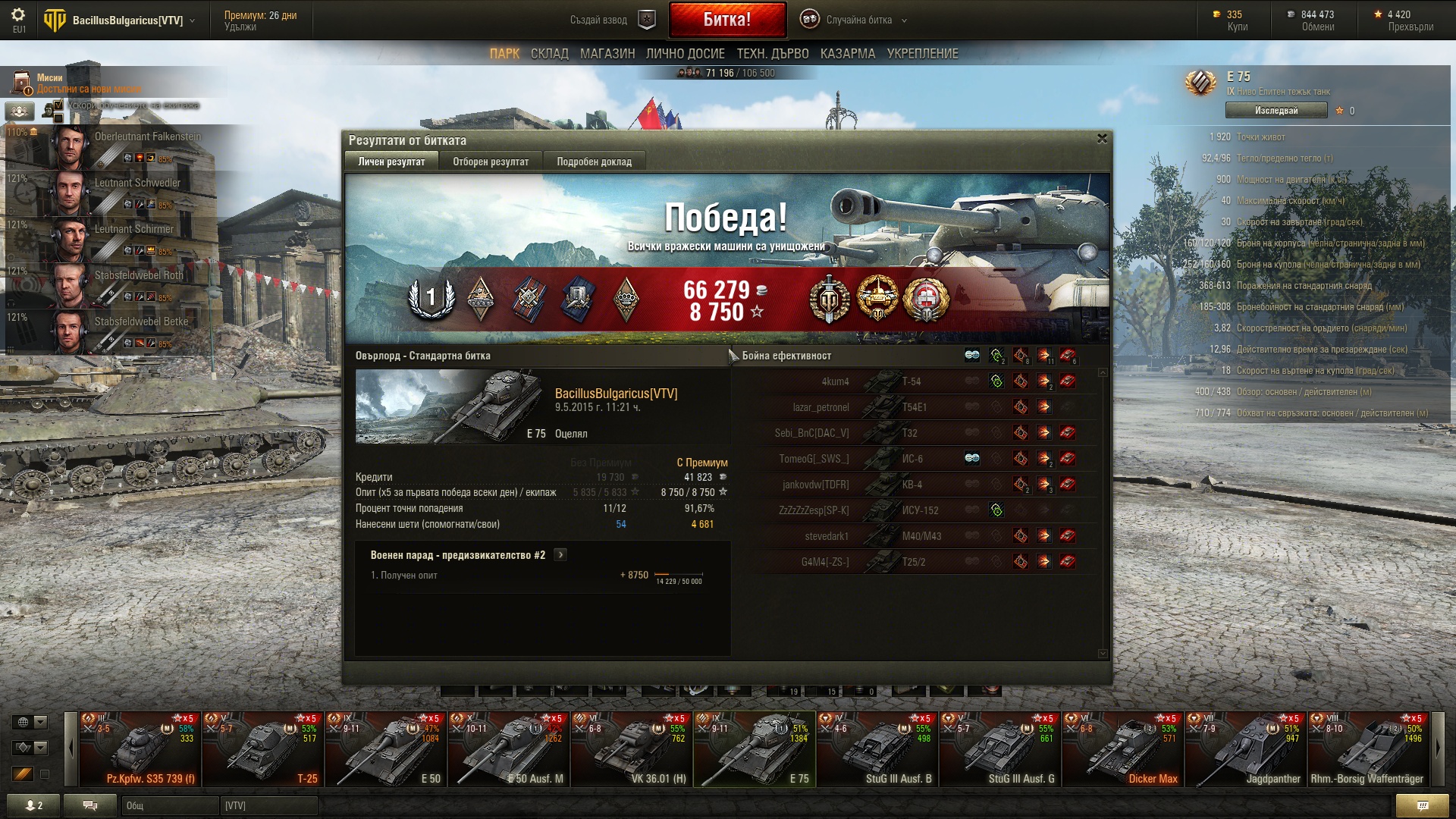Select crew member Oberleutnant Falkenstein
1456x819 pixels.
coord(114,147)
